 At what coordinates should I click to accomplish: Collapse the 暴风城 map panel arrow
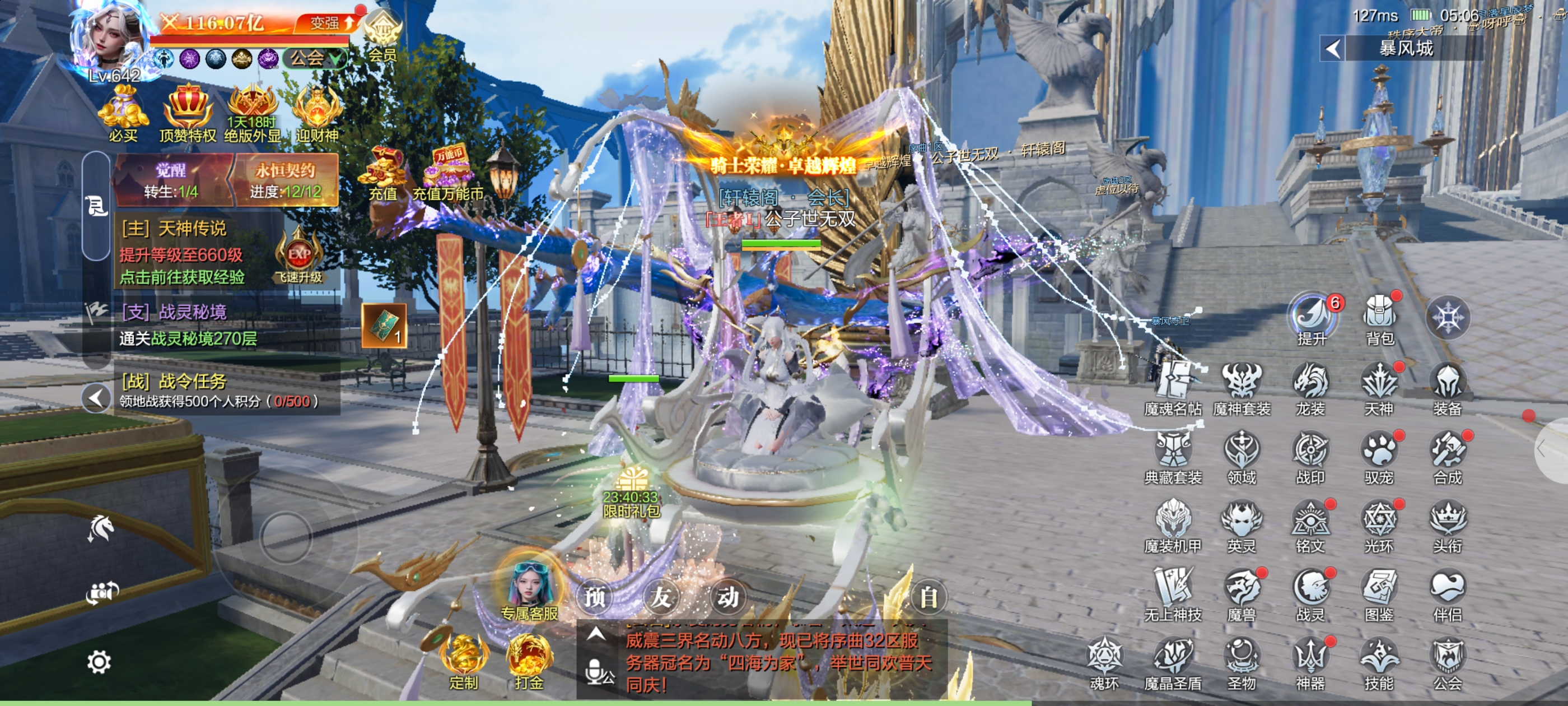[1332, 49]
